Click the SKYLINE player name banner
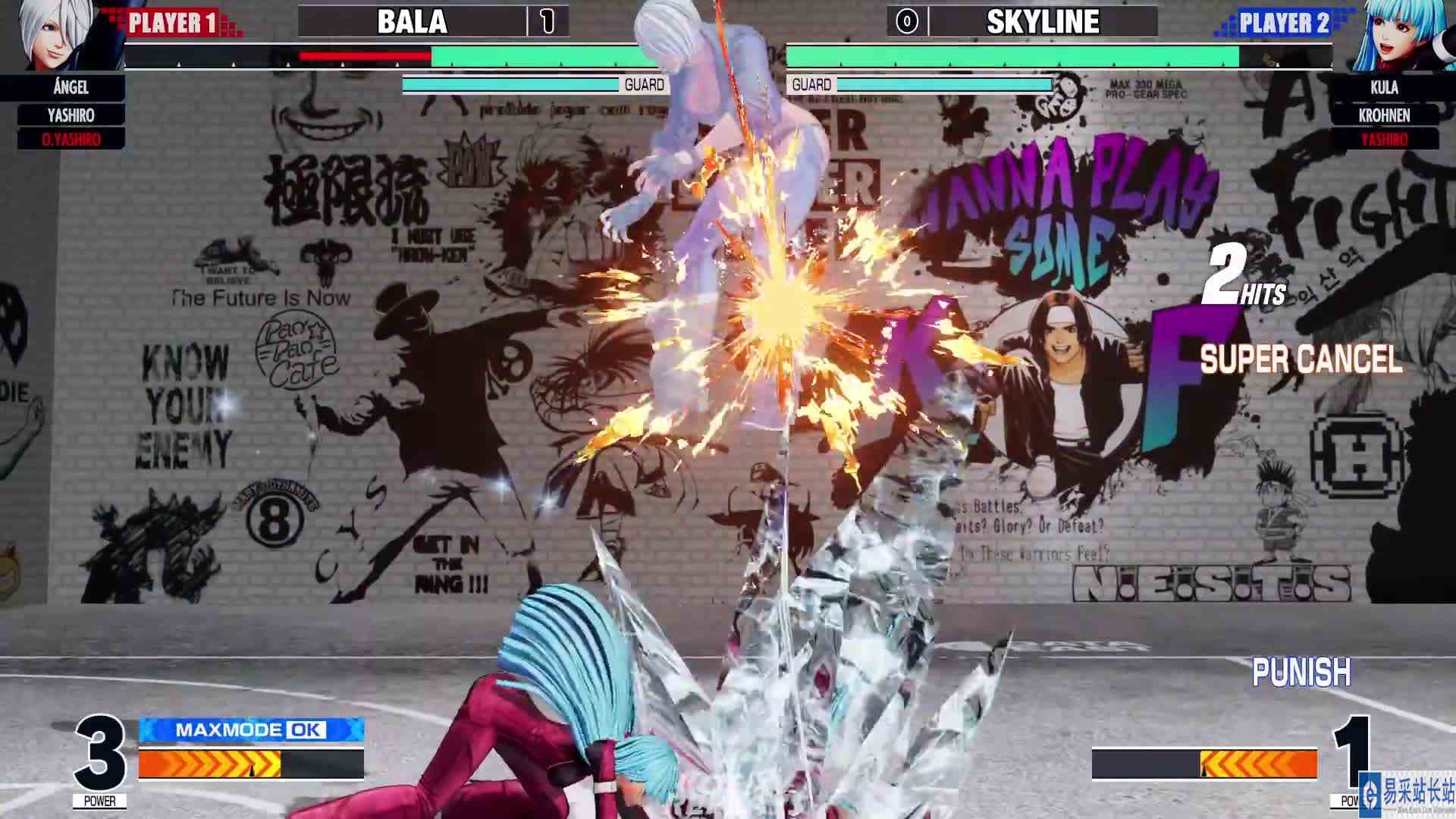Viewport: 1456px width, 819px height. (x=1041, y=23)
